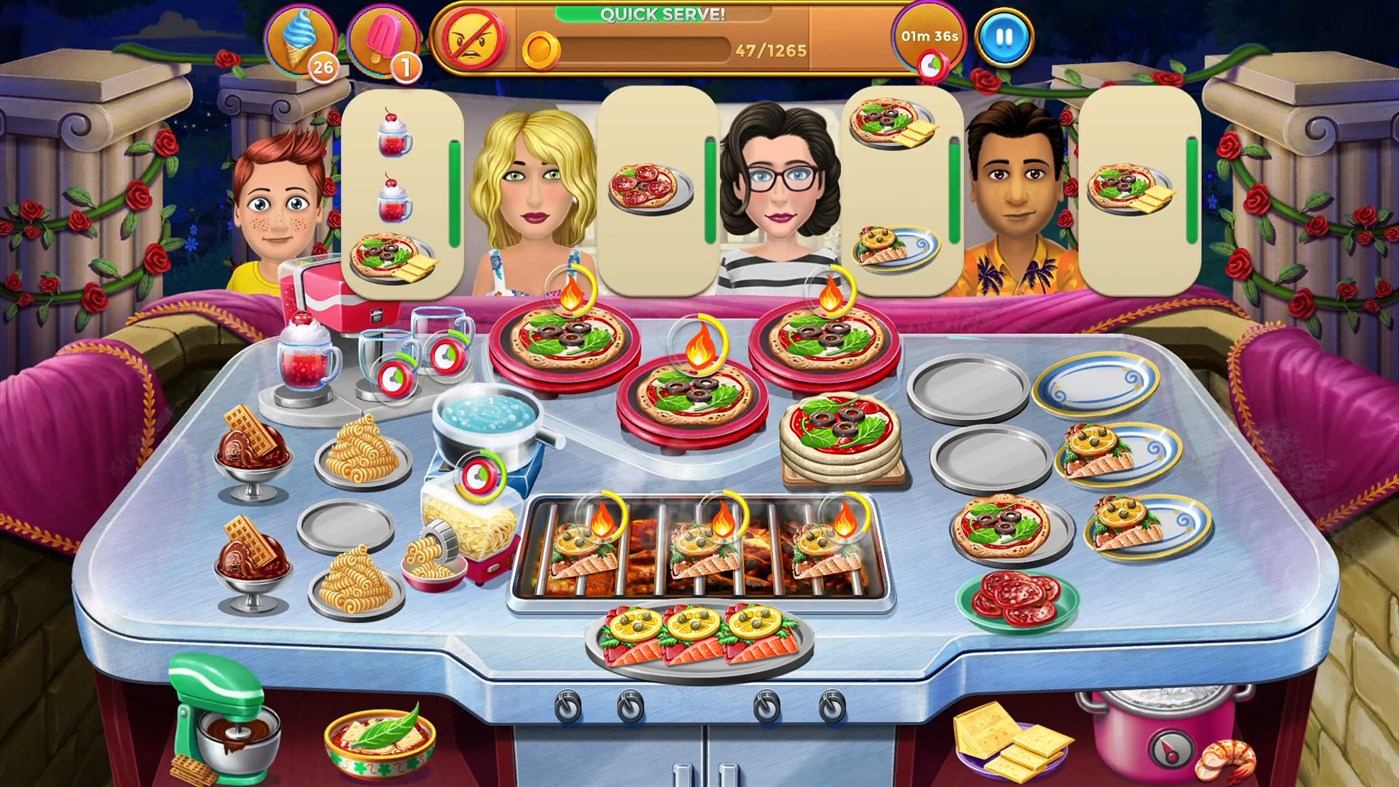The image size is (1399, 787).
Task: Pause the game
Action: pos(1001,34)
